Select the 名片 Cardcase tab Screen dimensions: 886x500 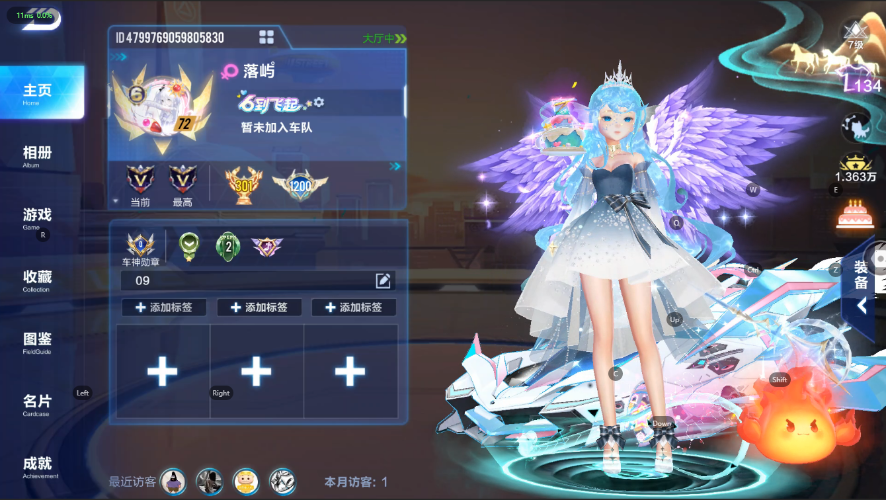click(38, 403)
